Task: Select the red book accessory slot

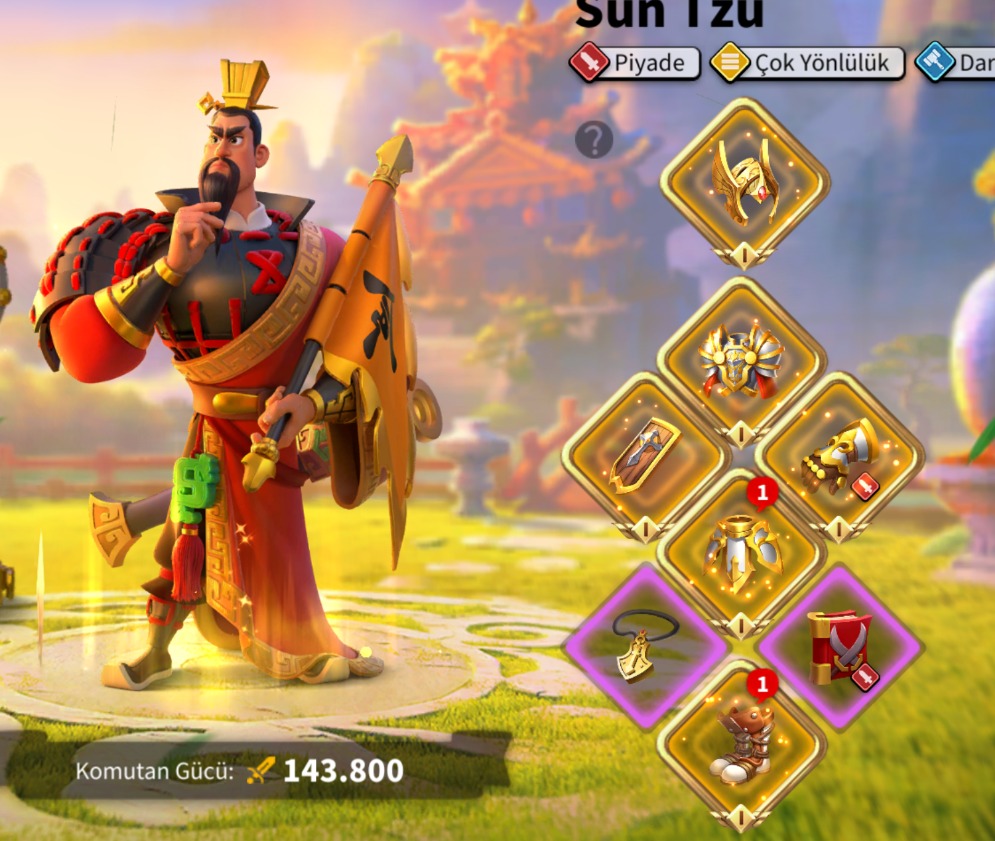Action: pos(839,646)
